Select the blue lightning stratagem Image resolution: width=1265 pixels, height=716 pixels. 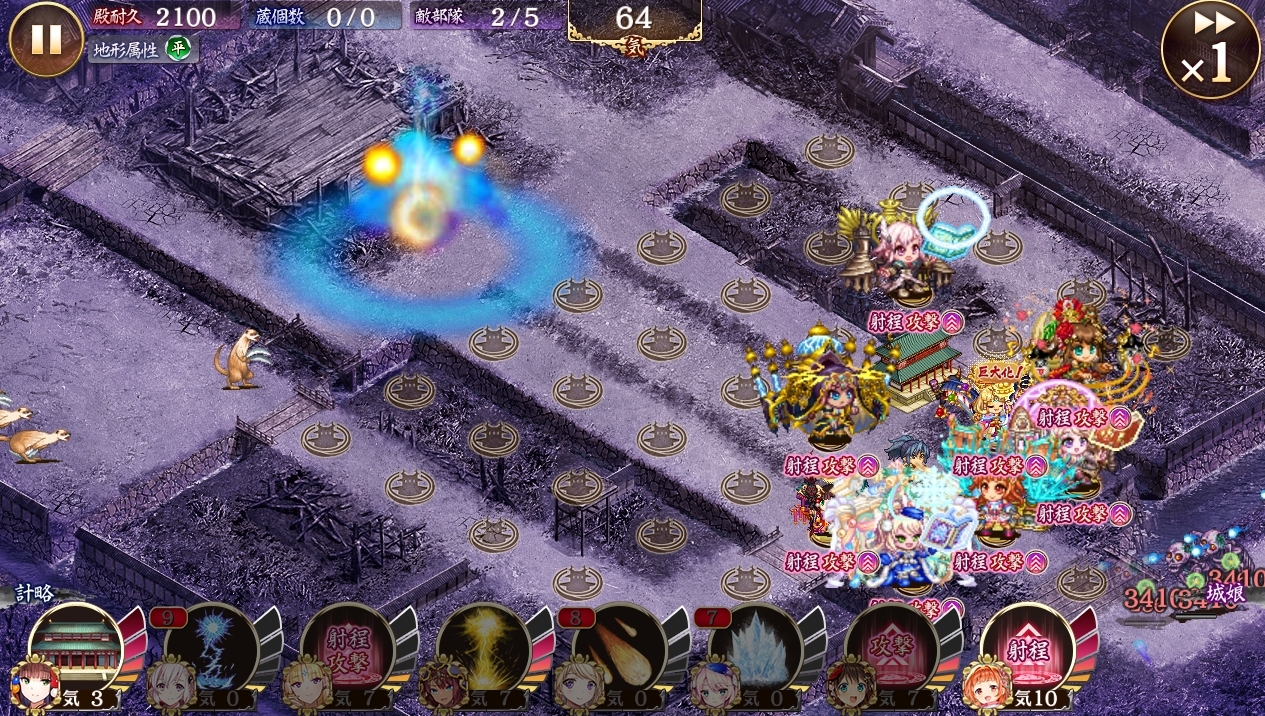coord(212,650)
